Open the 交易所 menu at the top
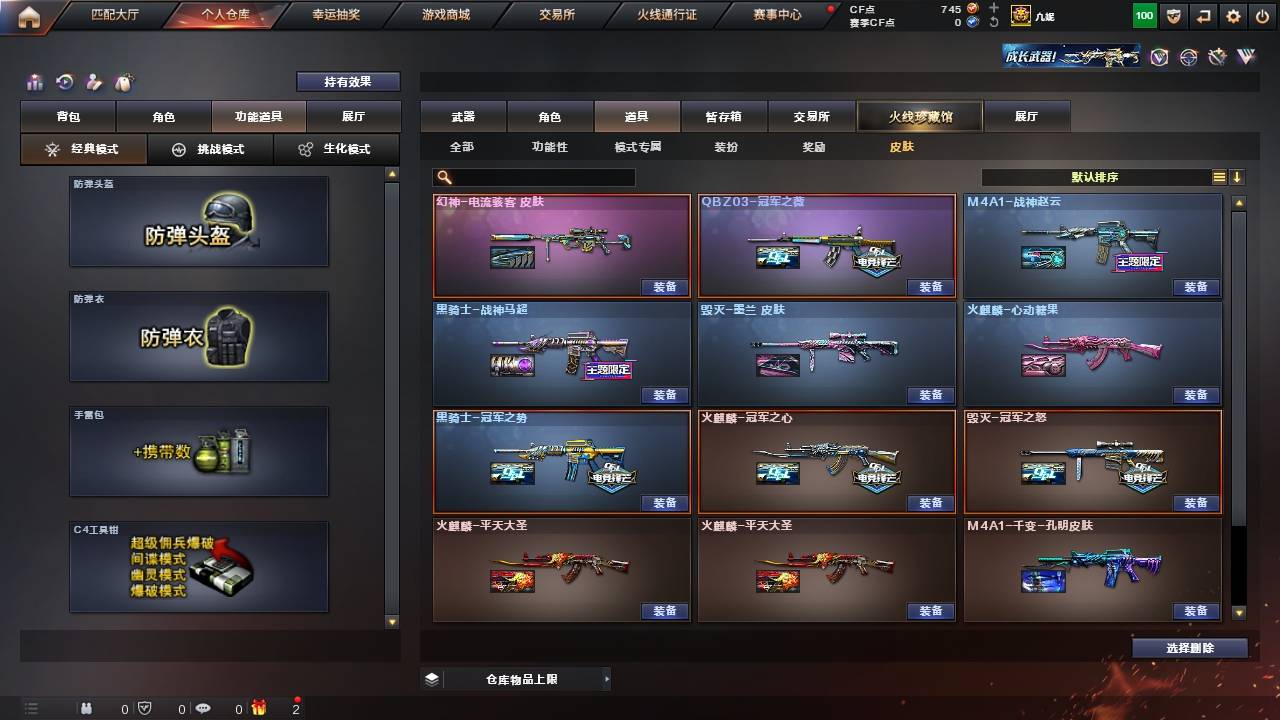 [x=554, y=14]
